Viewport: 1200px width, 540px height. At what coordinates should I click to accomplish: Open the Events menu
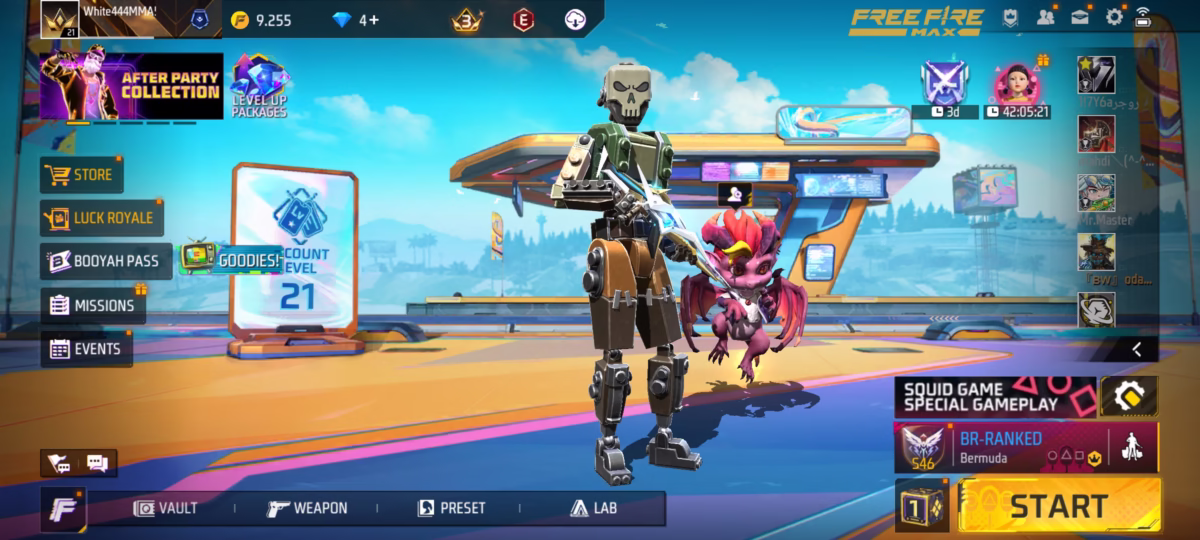point(86,349)
